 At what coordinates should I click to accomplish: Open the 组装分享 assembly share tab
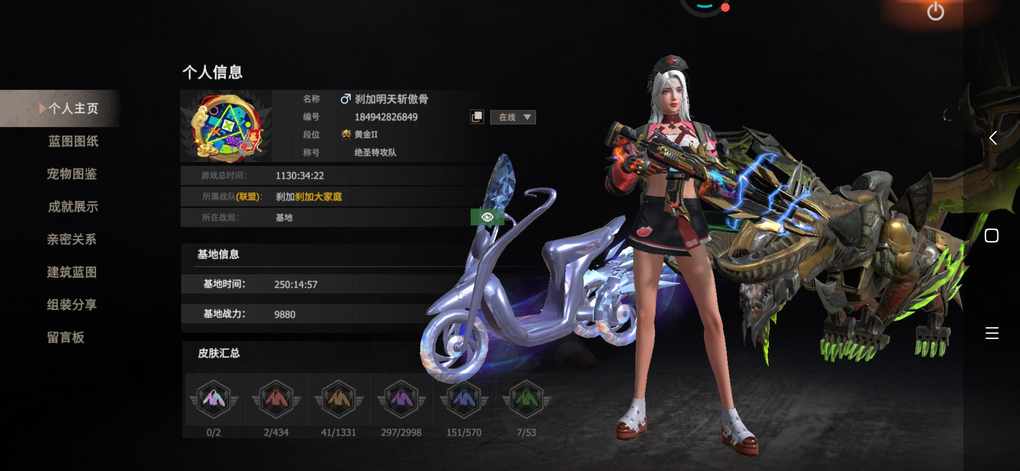click(x=72, y=305)
